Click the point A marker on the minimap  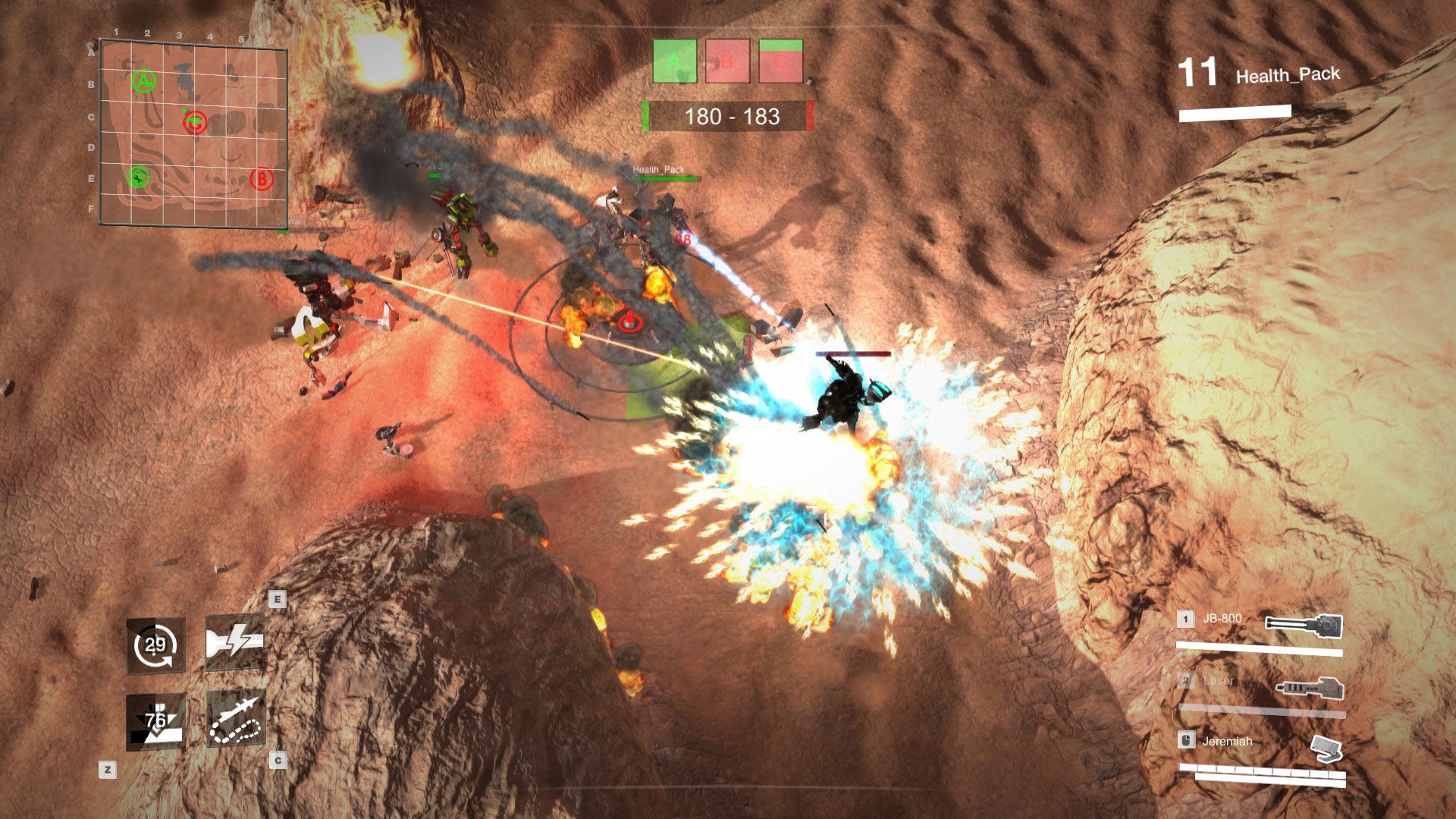(144, 80)
